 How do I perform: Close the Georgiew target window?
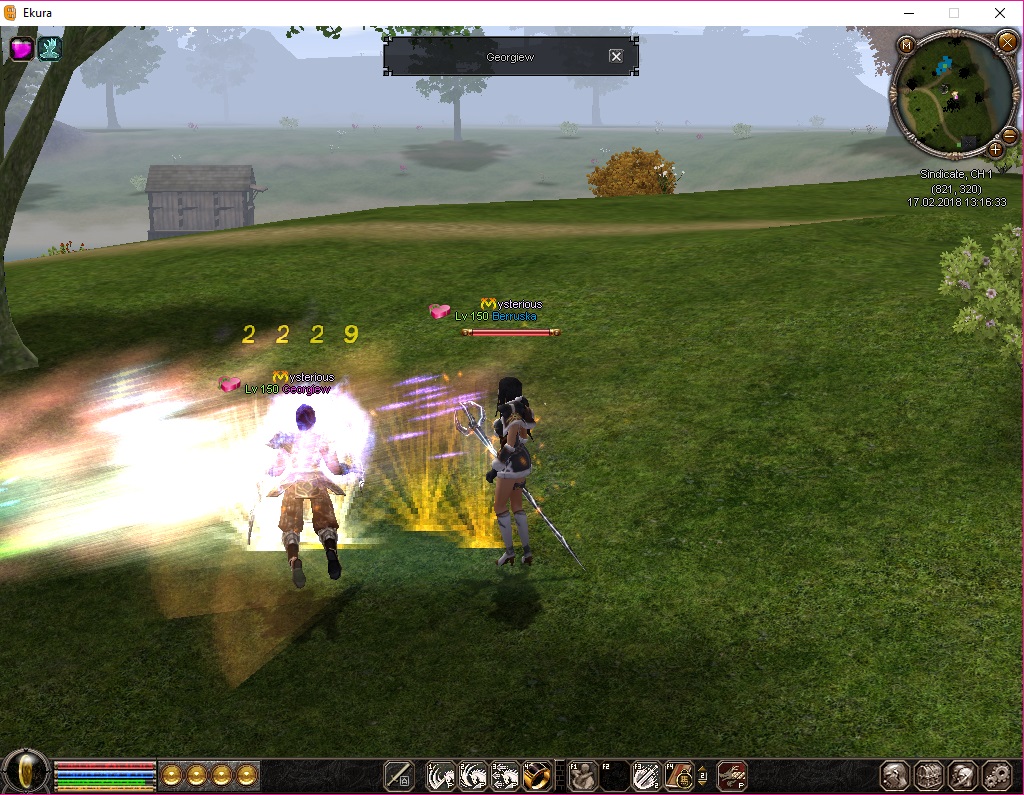(616, 57)
